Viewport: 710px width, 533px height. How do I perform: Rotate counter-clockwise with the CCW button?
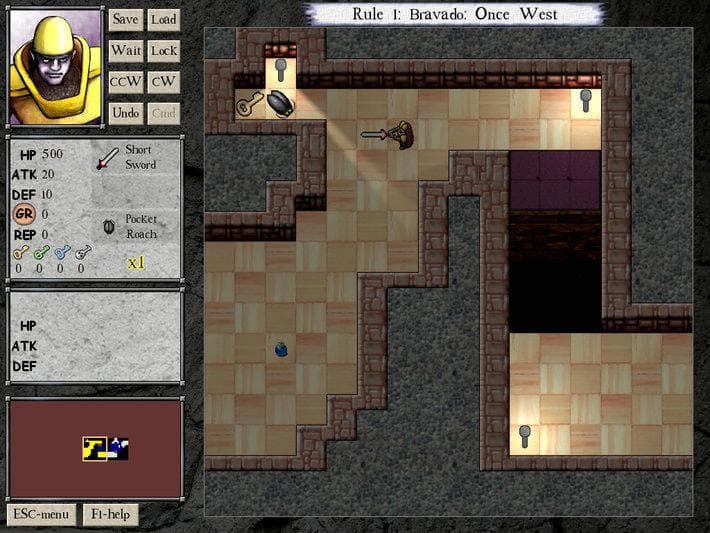125,82
